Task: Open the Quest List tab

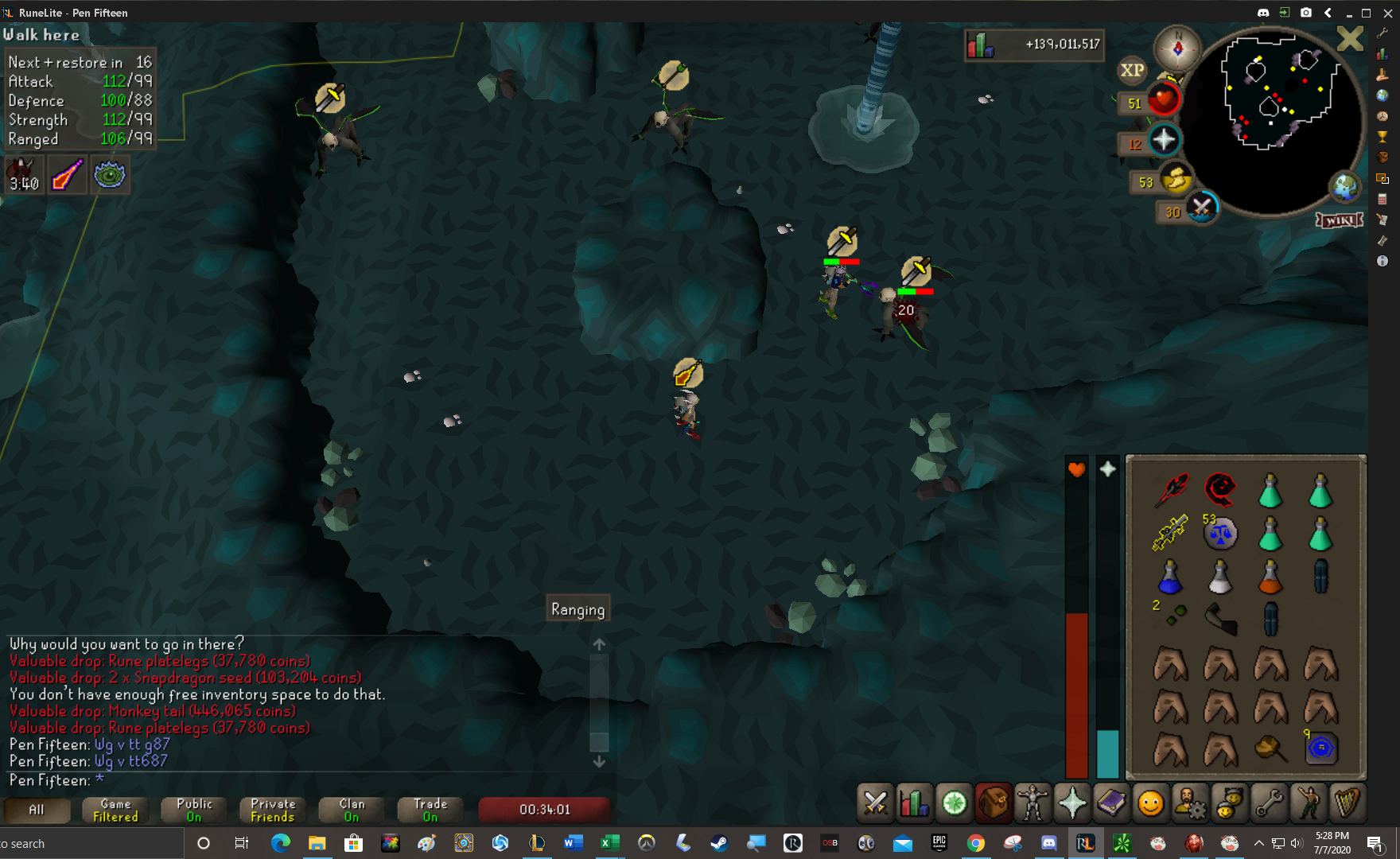Action: pos(954,803)
